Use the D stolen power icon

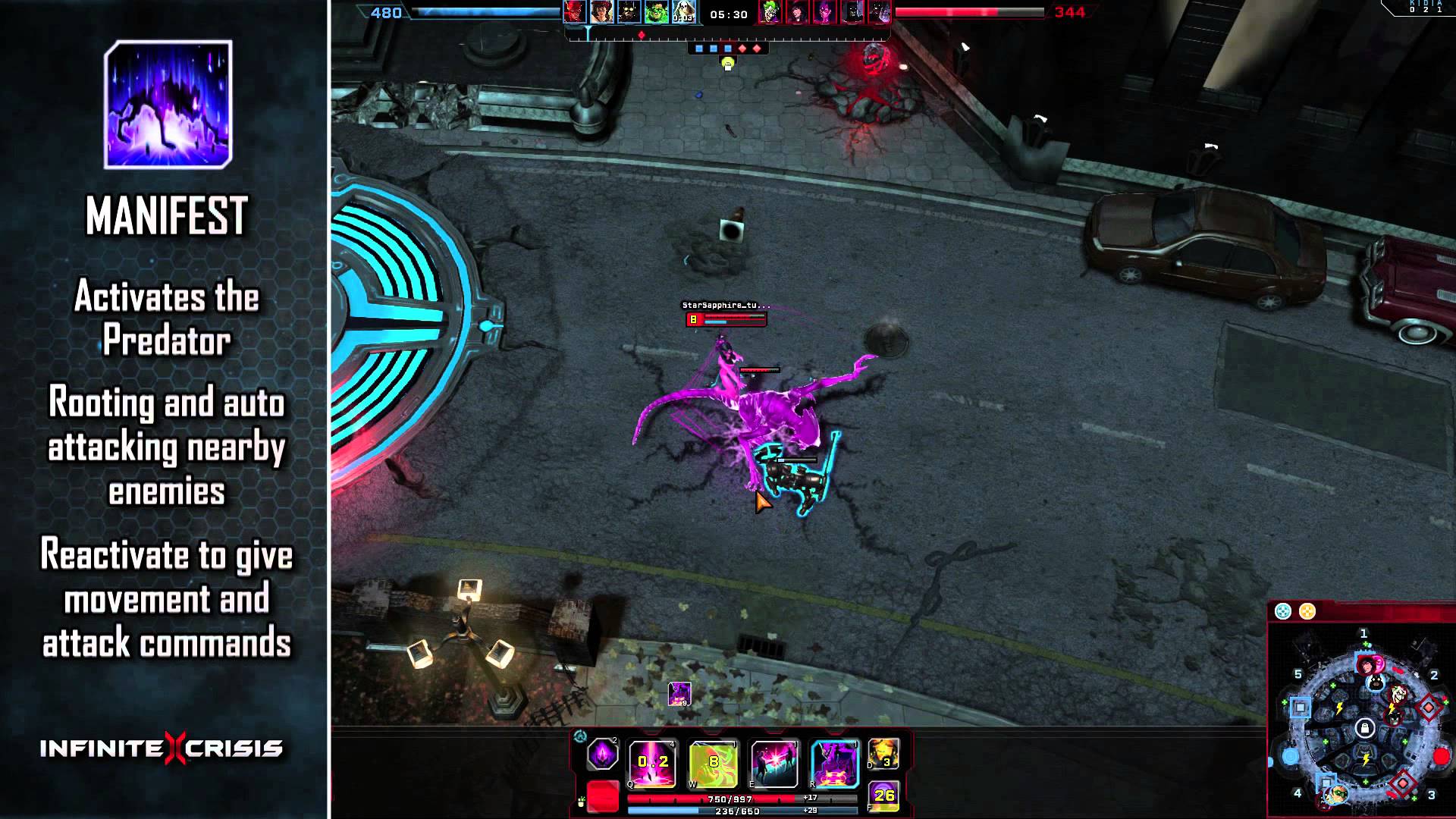pyautogui.click(x=883, y=753)
